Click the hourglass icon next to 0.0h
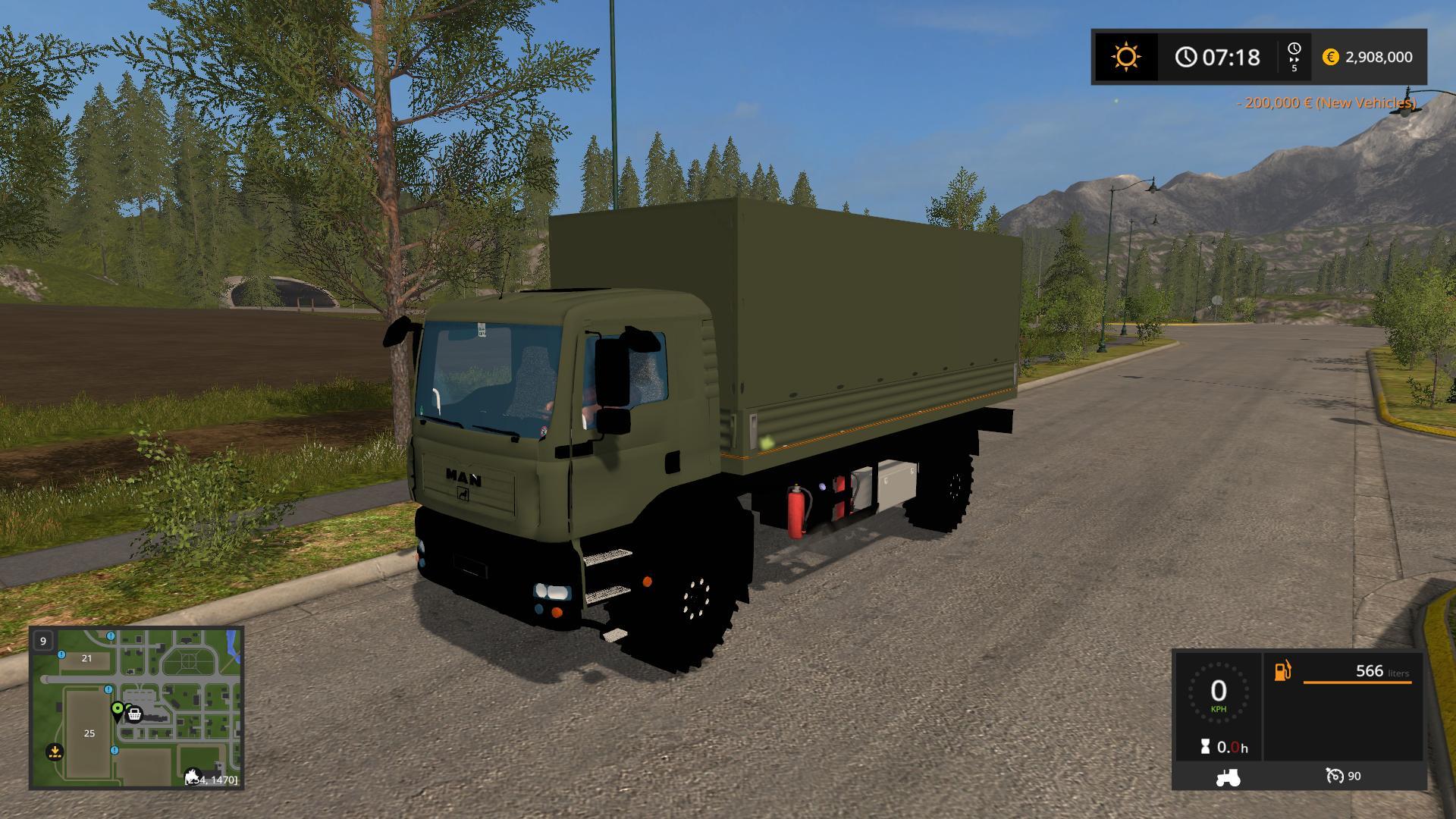 pyautogui.click(x=1204, y=746)
